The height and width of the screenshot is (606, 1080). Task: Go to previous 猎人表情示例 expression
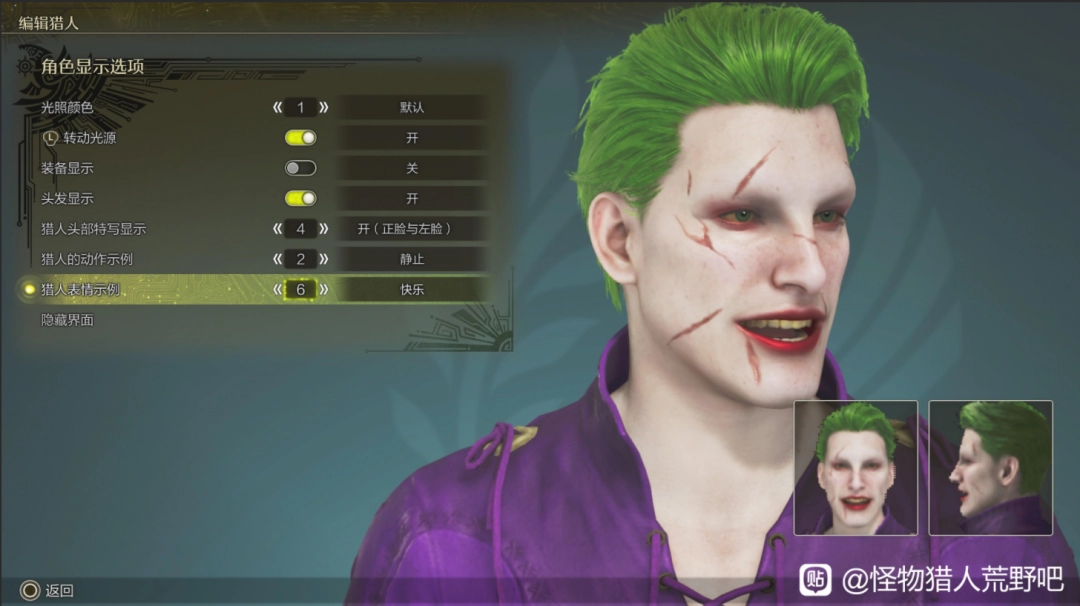click(278, 290)
